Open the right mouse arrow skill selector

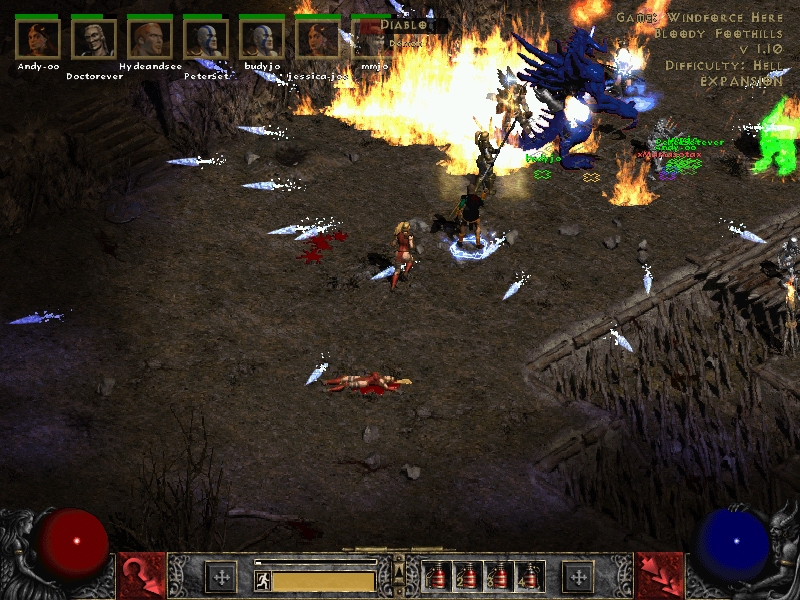point(659,576)
